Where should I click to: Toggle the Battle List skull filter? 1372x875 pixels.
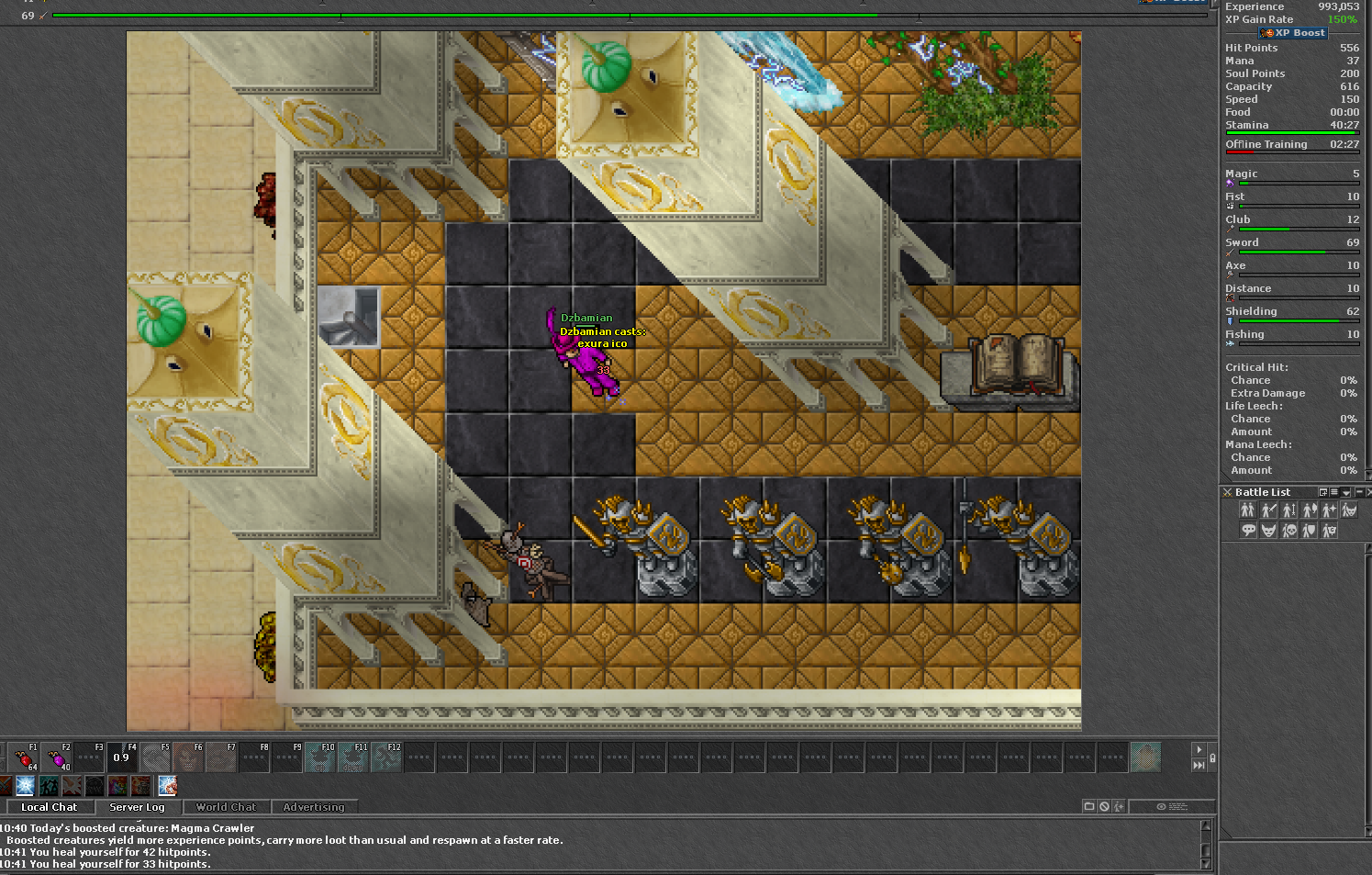coord(1288,531)
